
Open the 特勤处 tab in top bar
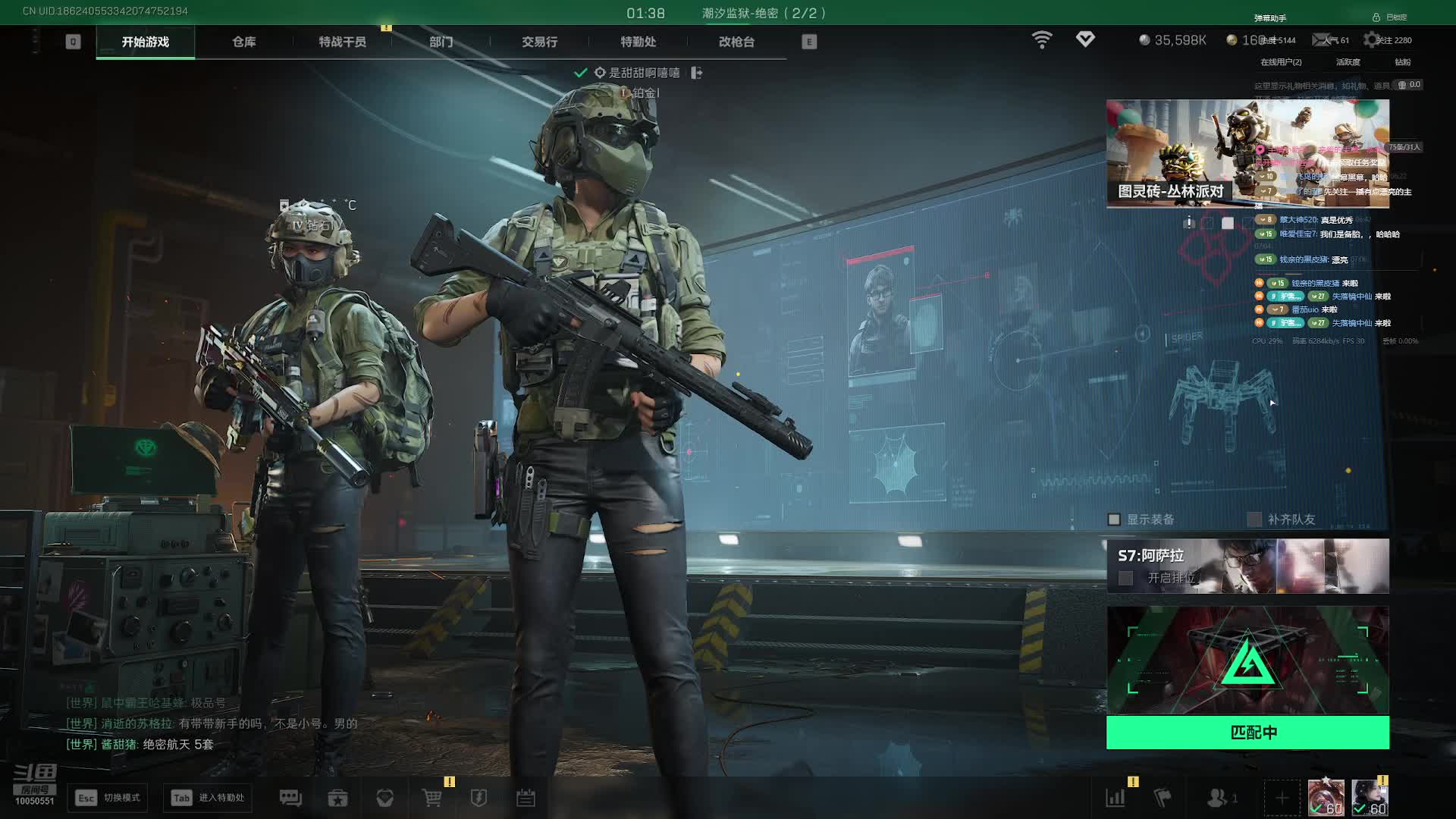pyautogui.click(x=638, y=42)
